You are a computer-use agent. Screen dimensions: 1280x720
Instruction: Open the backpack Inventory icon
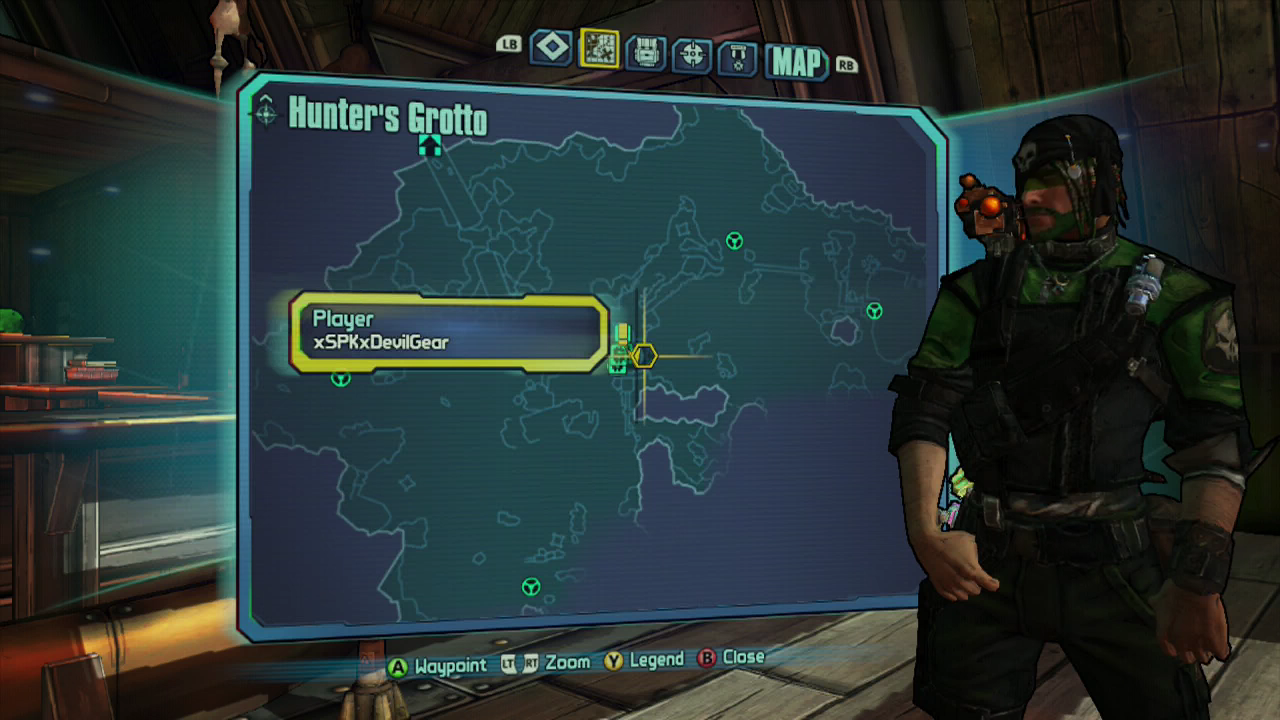[645, 47]
